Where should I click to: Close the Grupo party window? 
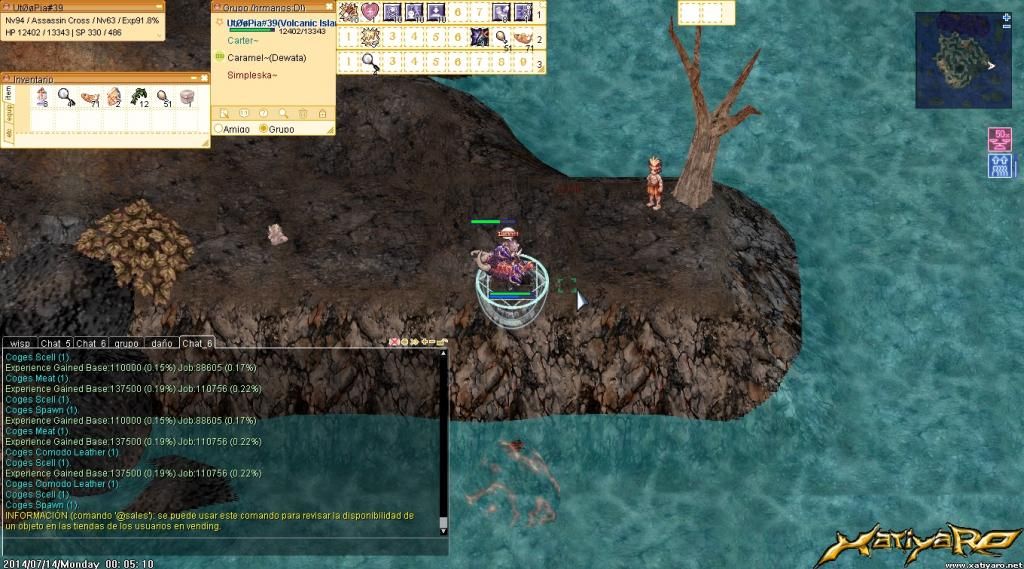(328, 8)
